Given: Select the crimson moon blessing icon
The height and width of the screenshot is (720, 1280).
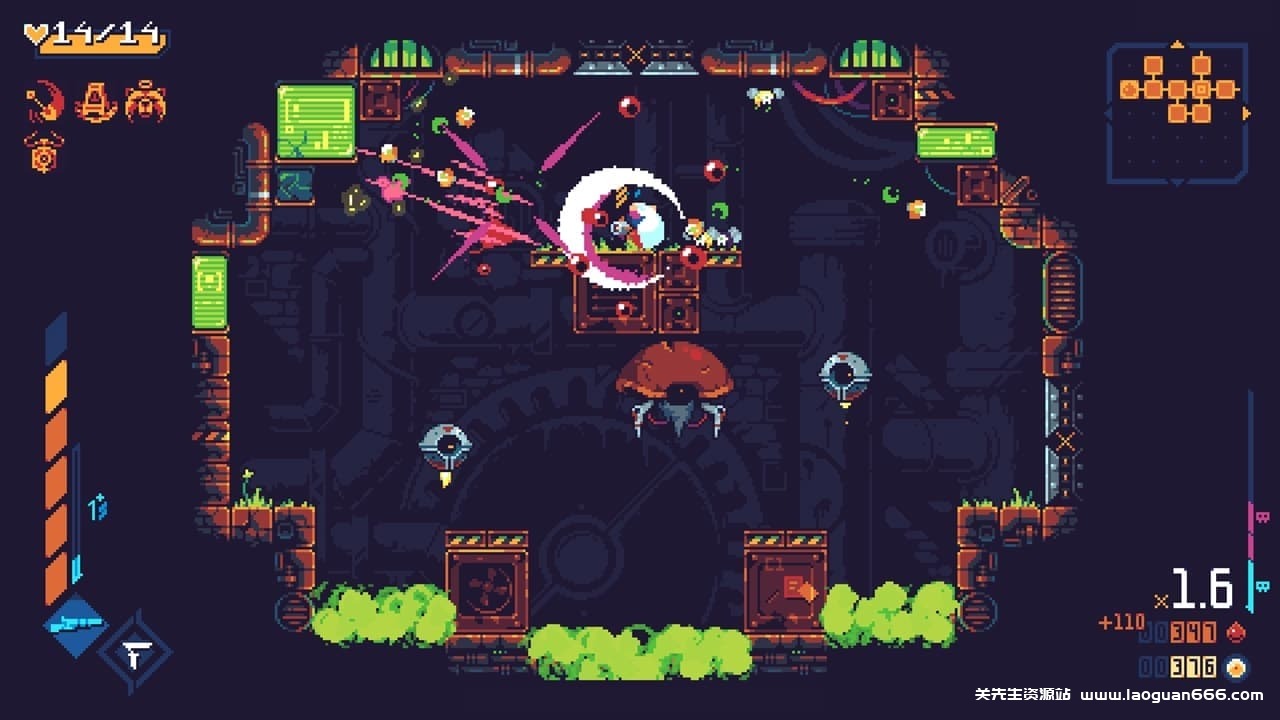Looking at the screenshot, I should tap(43, 100).
